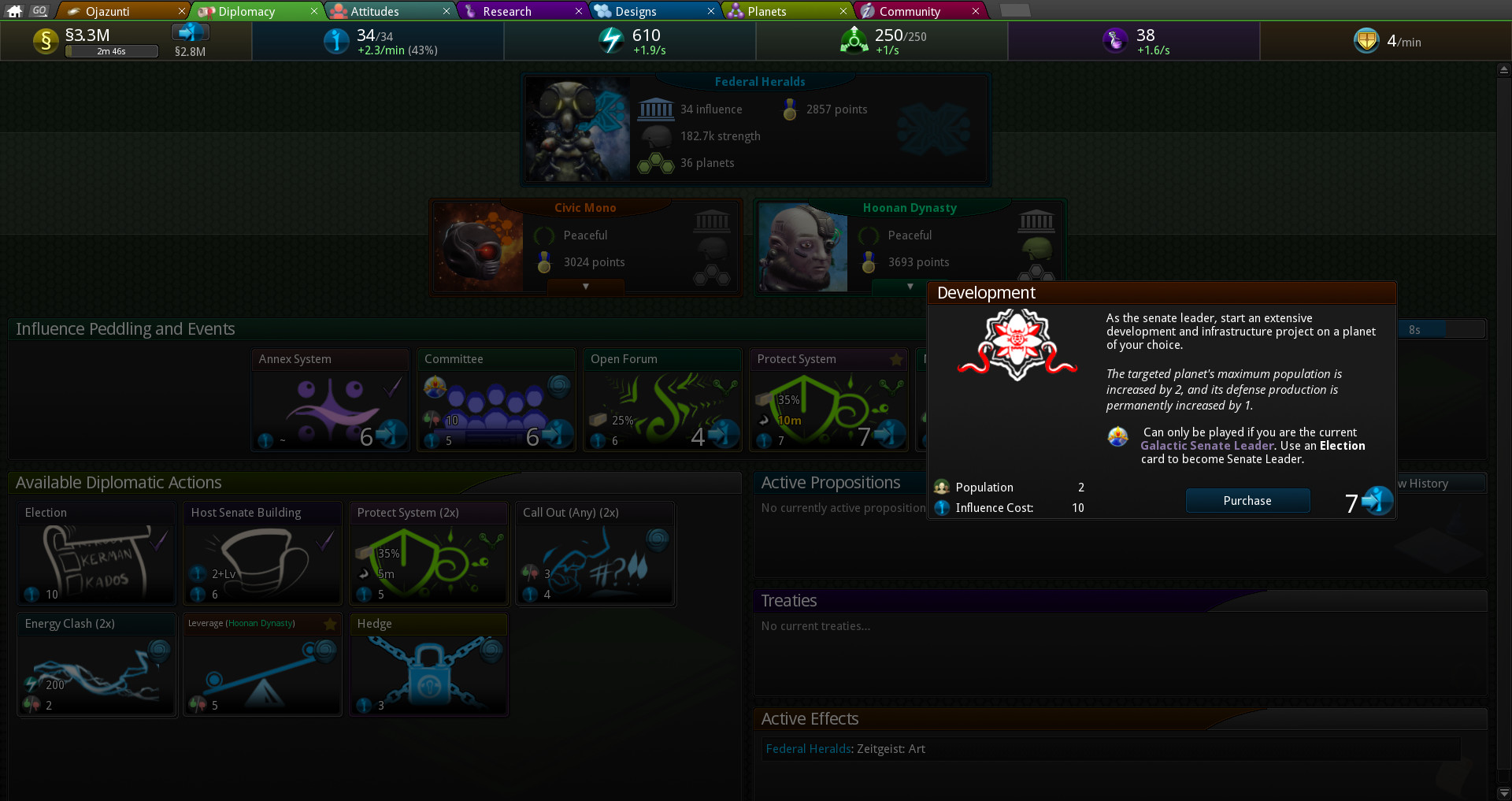Purchase the Development card

point(1247,501)
